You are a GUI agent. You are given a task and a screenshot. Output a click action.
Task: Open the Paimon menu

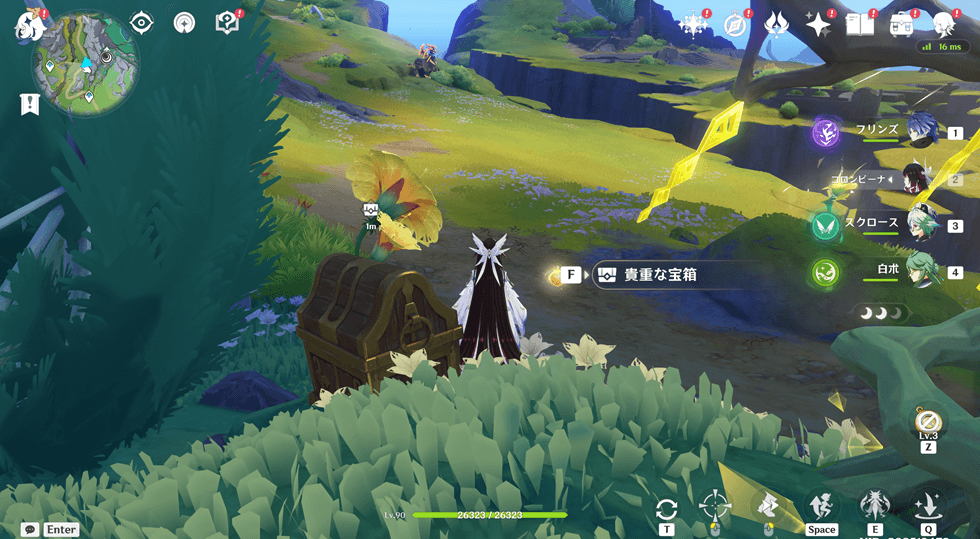[x=29, y=24]
